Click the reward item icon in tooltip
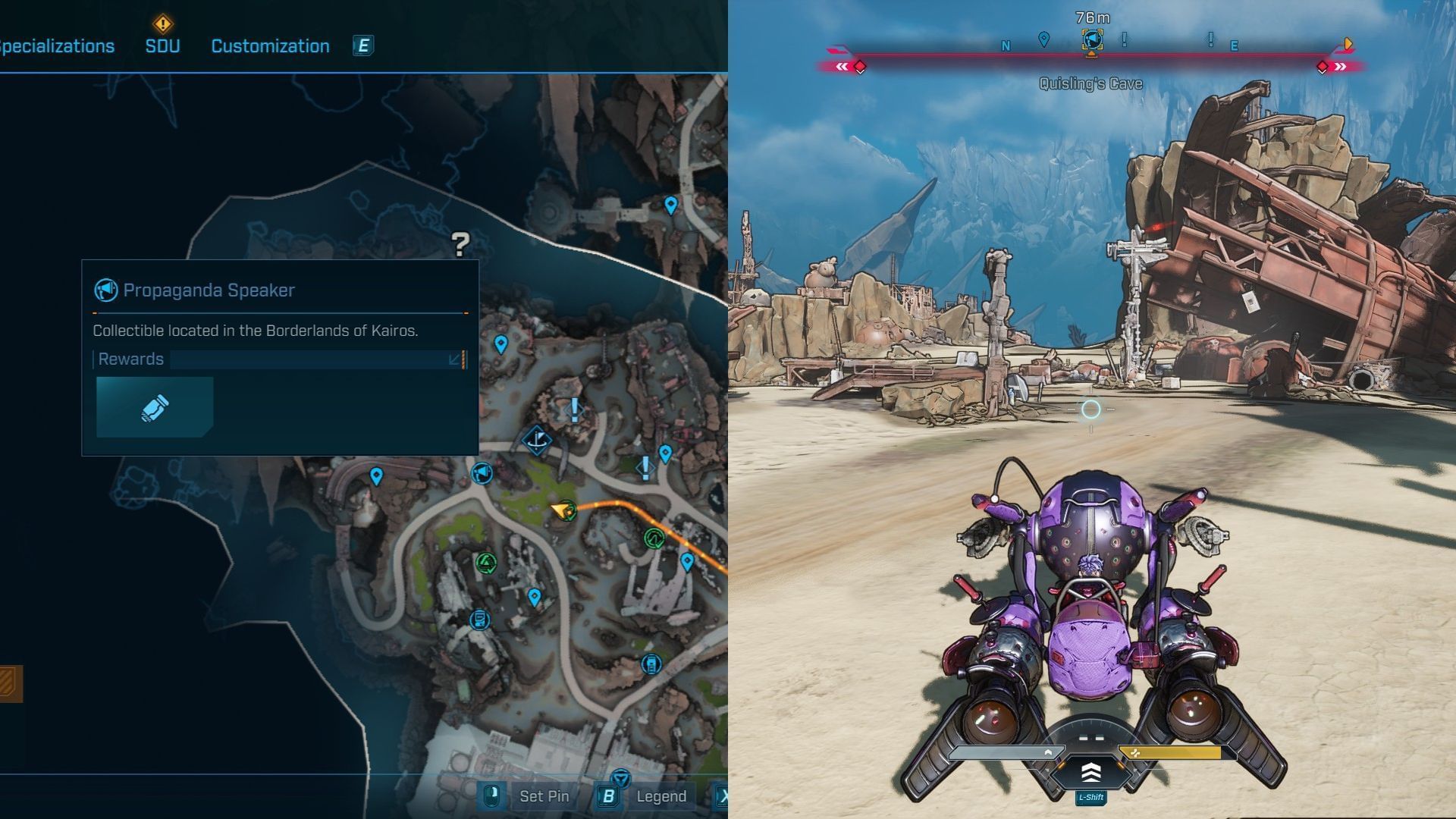The image size is (1456, 819). pyautogui.click(x=155, y=407)
